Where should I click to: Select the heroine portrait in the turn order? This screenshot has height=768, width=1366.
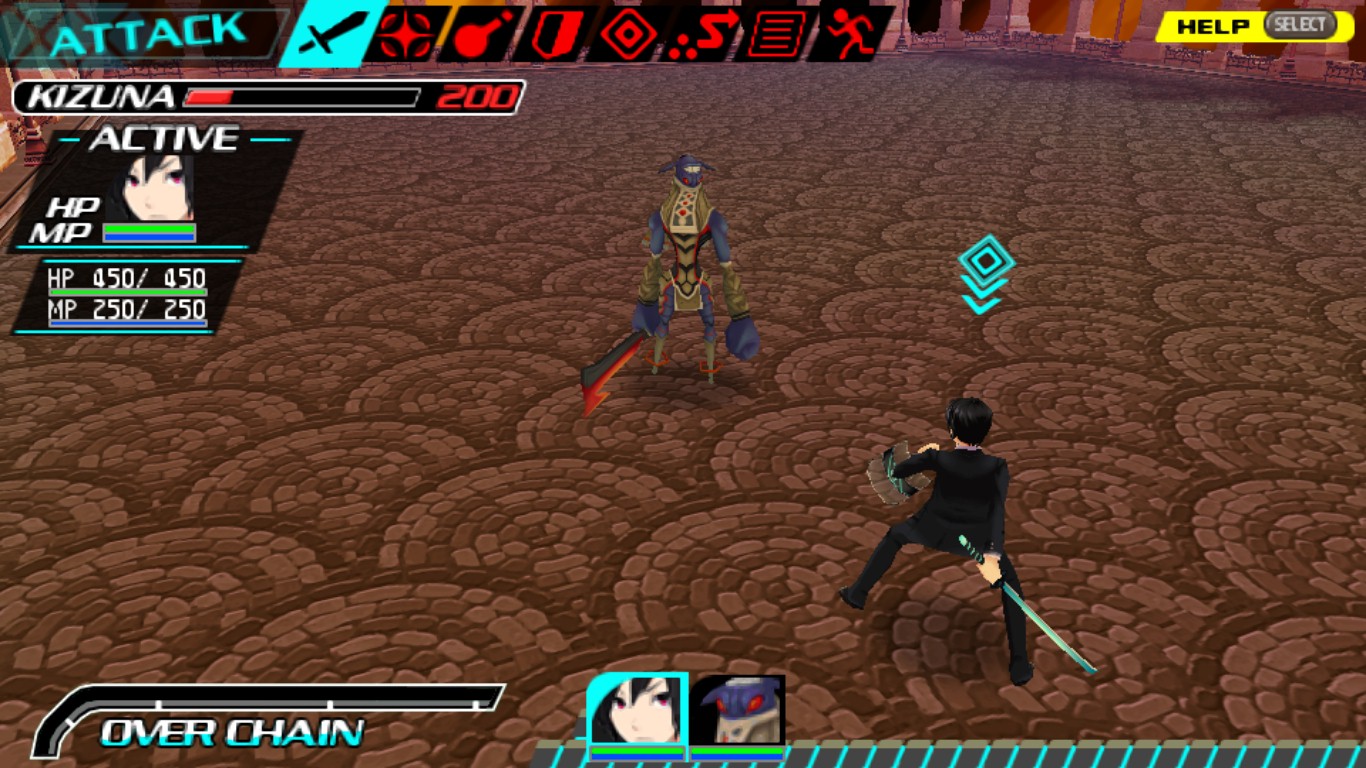point(637,712)
